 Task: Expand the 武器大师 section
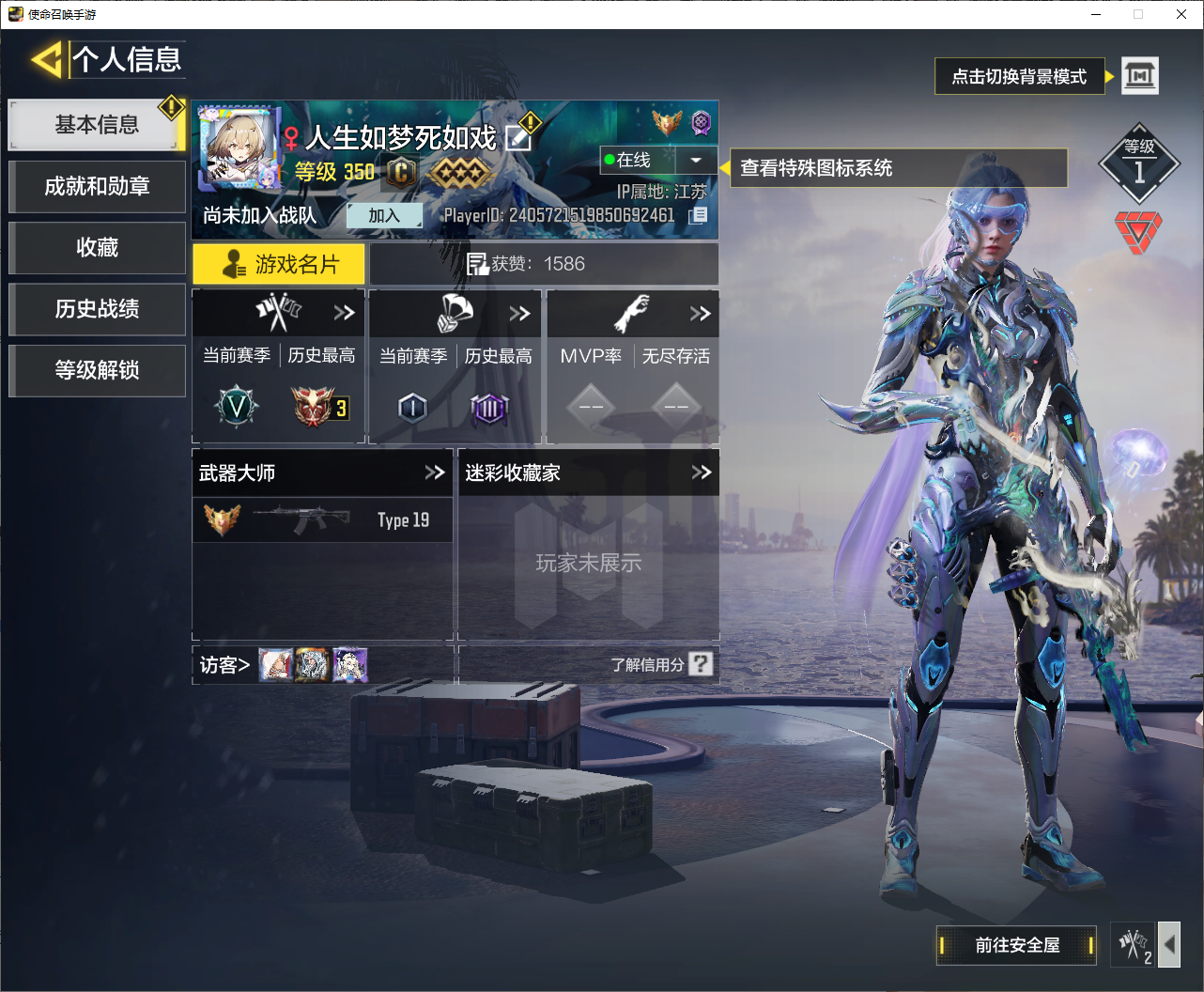pyautogui.click(x=434, y=473)
